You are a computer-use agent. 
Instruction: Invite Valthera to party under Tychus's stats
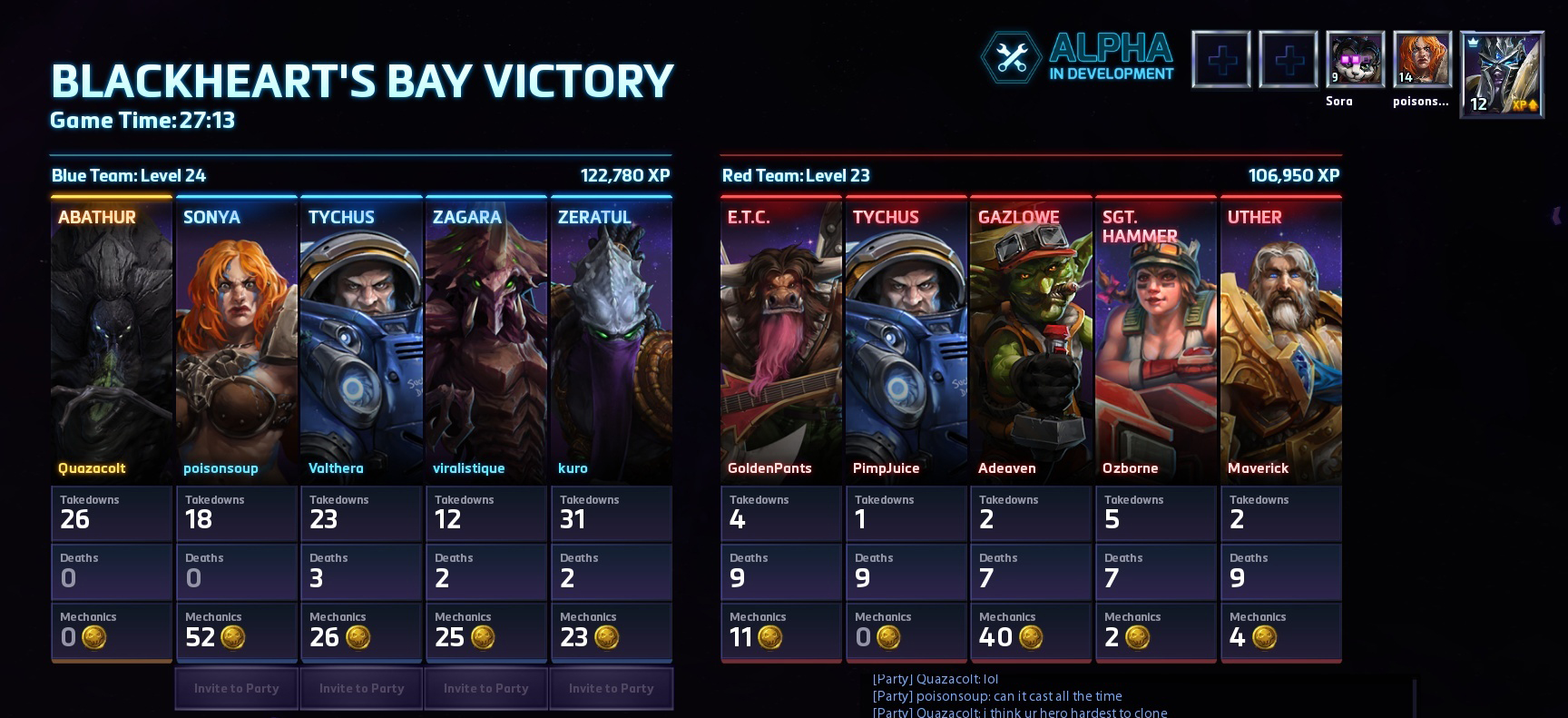click(361, 688)
